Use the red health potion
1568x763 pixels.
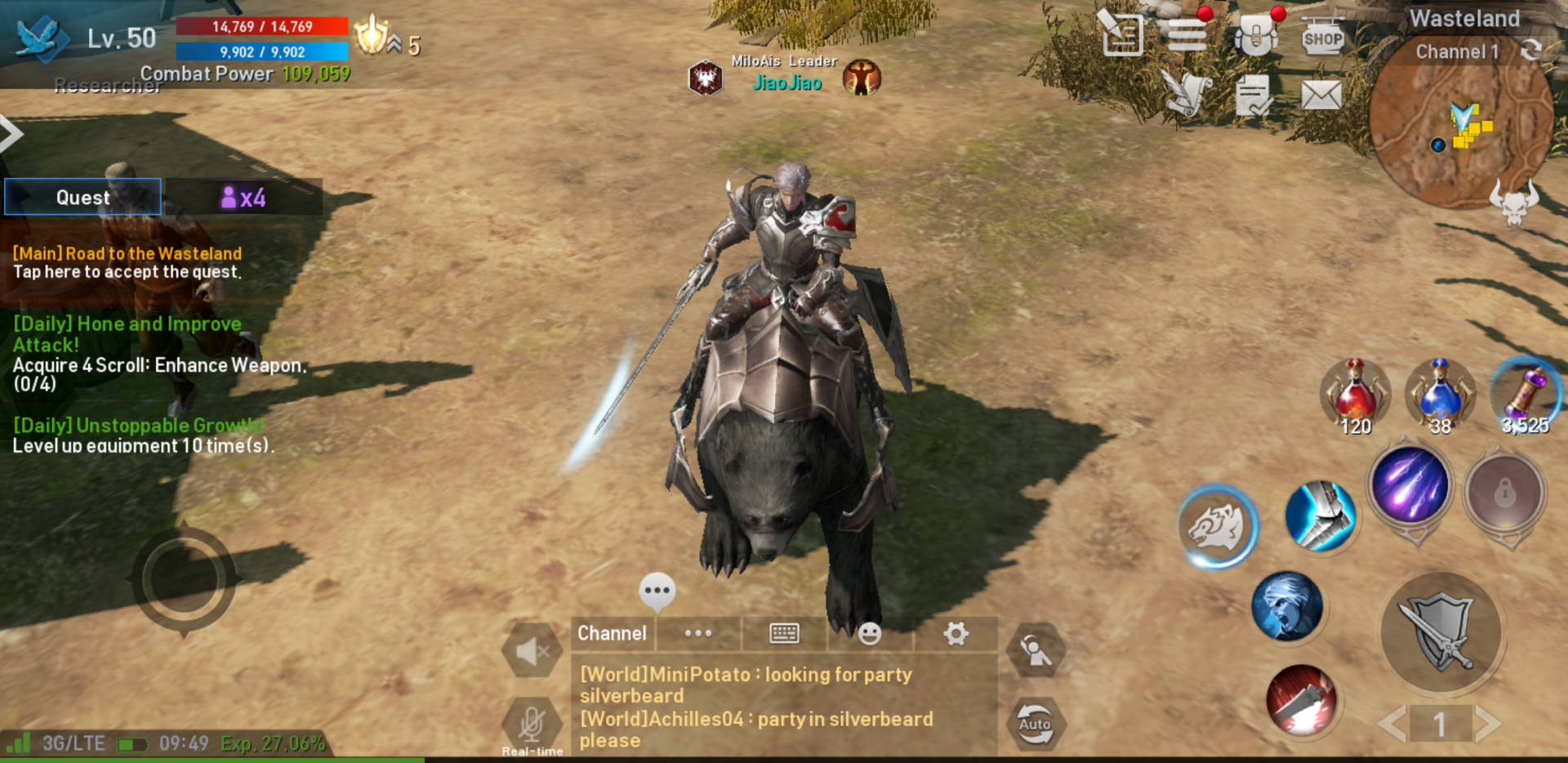(x=1355, y=394)
